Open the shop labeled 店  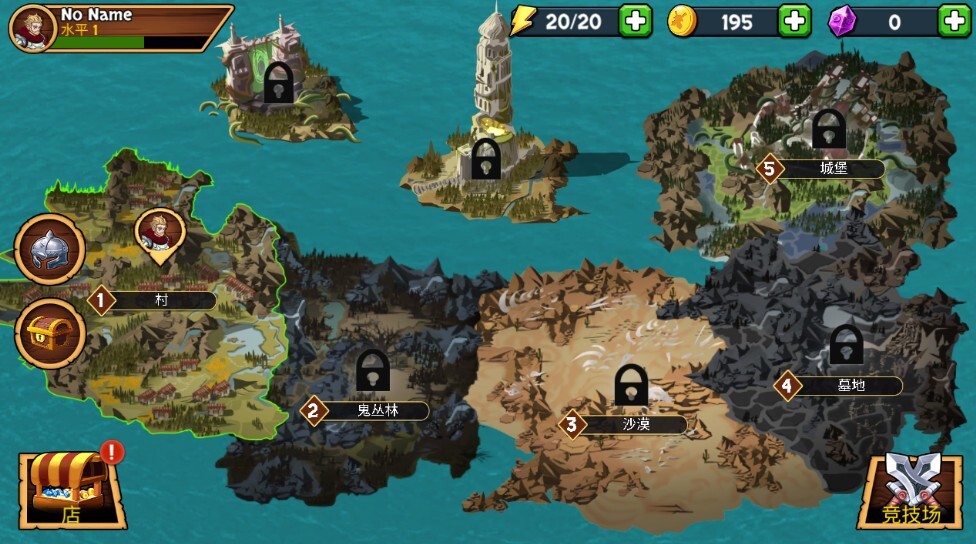tap(71, 490)
